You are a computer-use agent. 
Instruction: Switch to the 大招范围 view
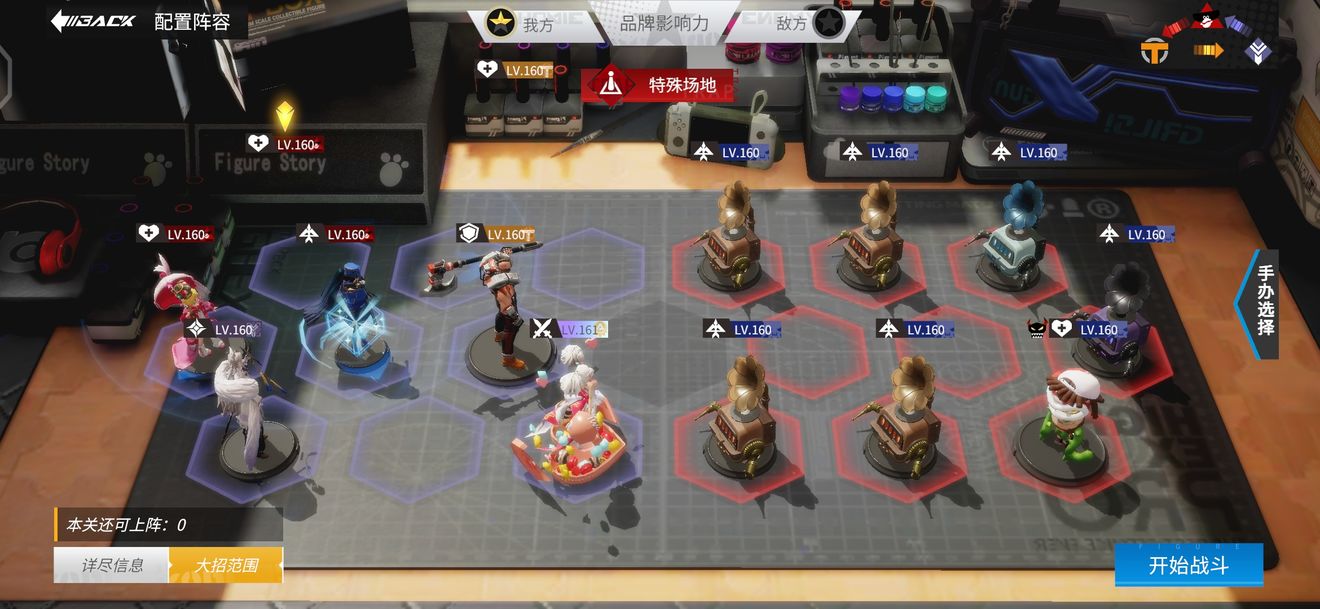[226, 565]
